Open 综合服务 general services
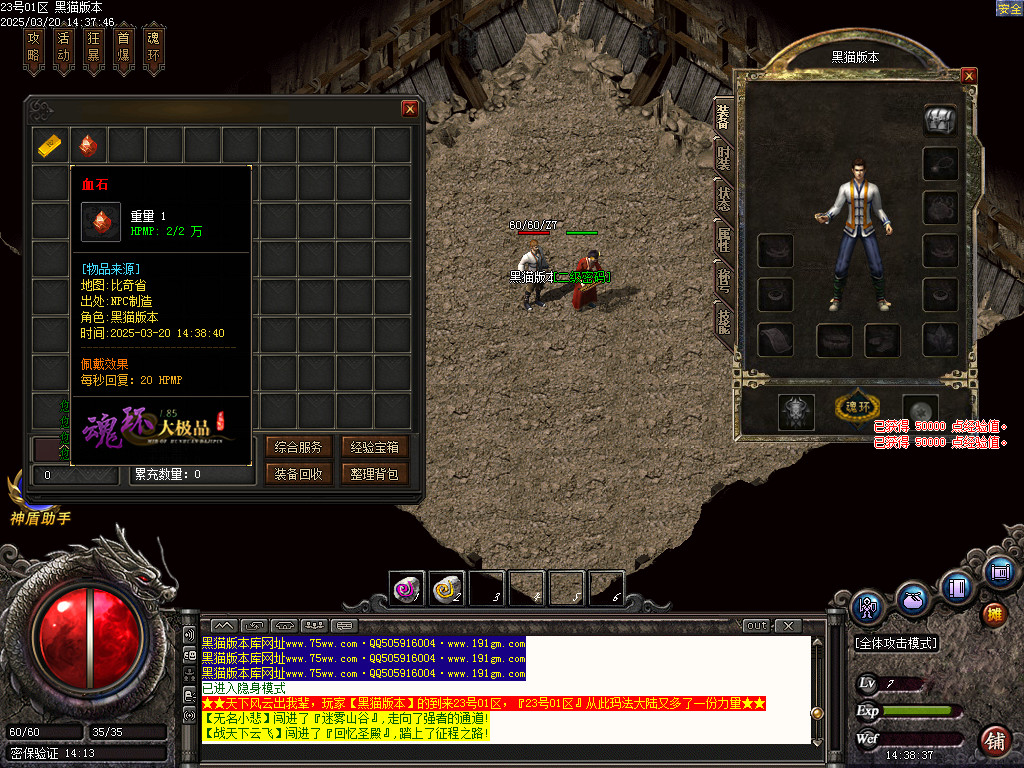Screen dimensions: 1024x768 click(299, 447)
